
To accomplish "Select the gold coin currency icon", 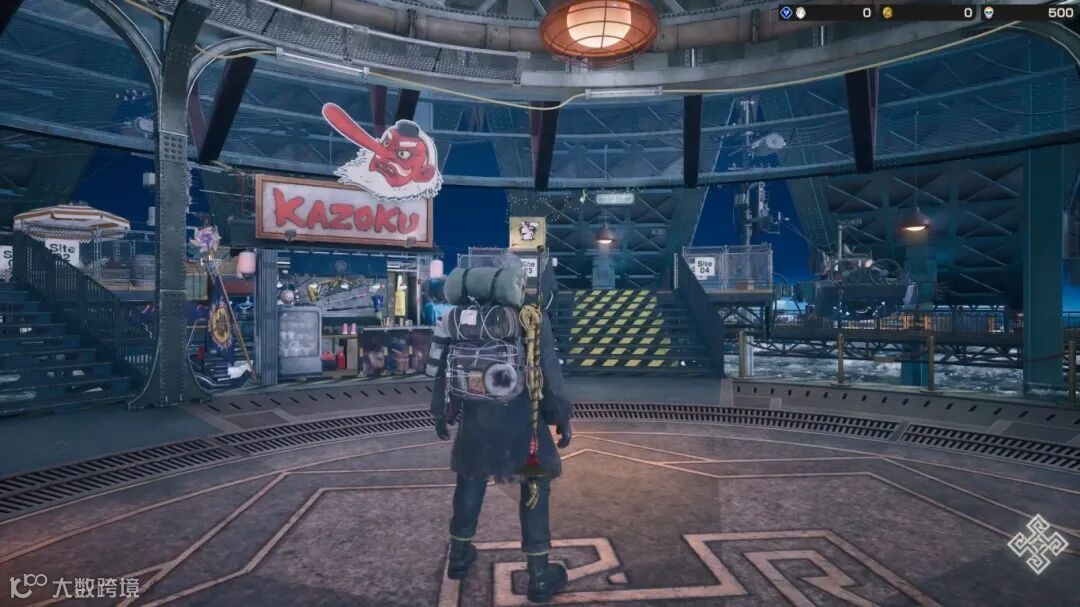I will [x=886, y=13].
